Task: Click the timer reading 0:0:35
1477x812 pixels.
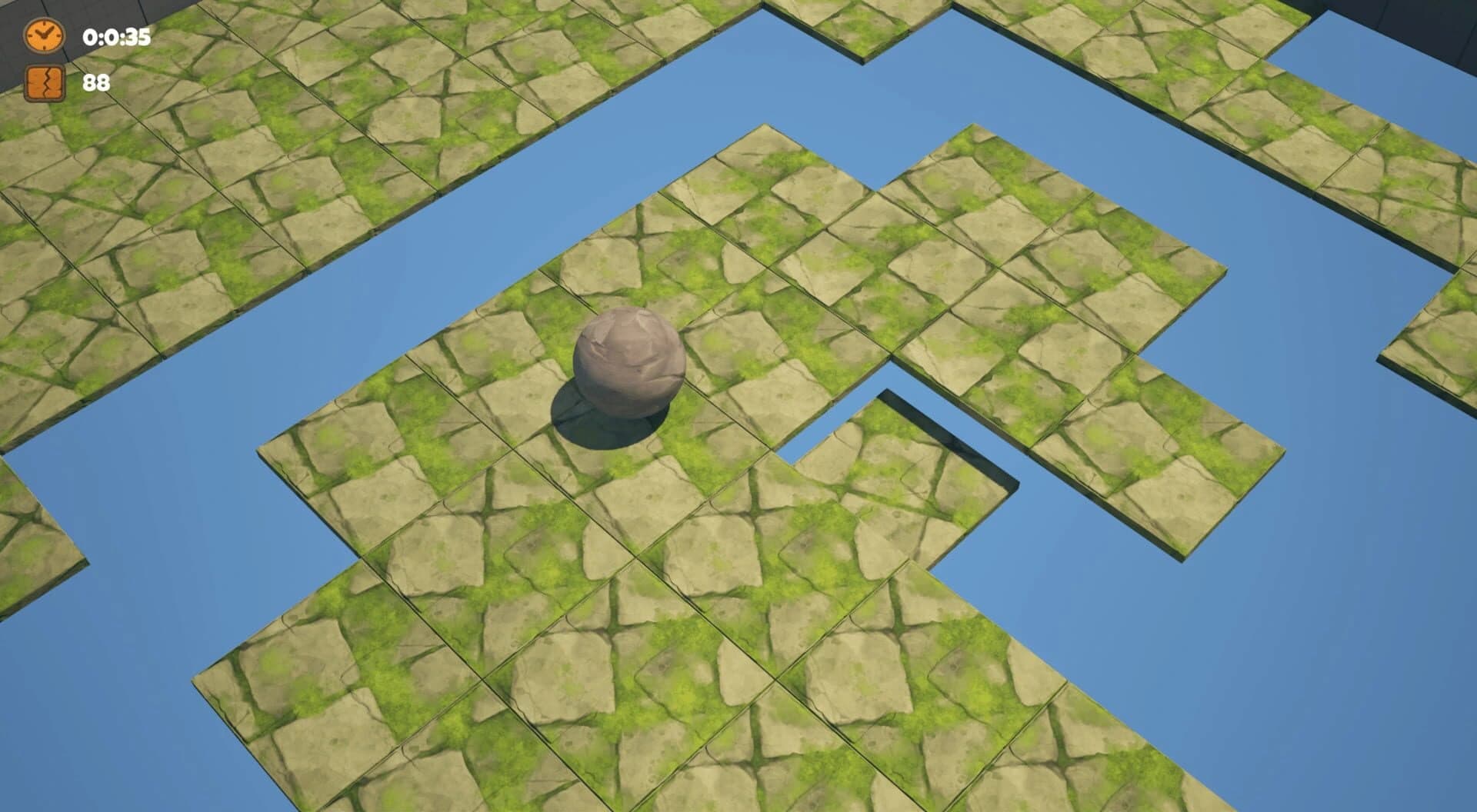Action: click(x=115, y=35)
